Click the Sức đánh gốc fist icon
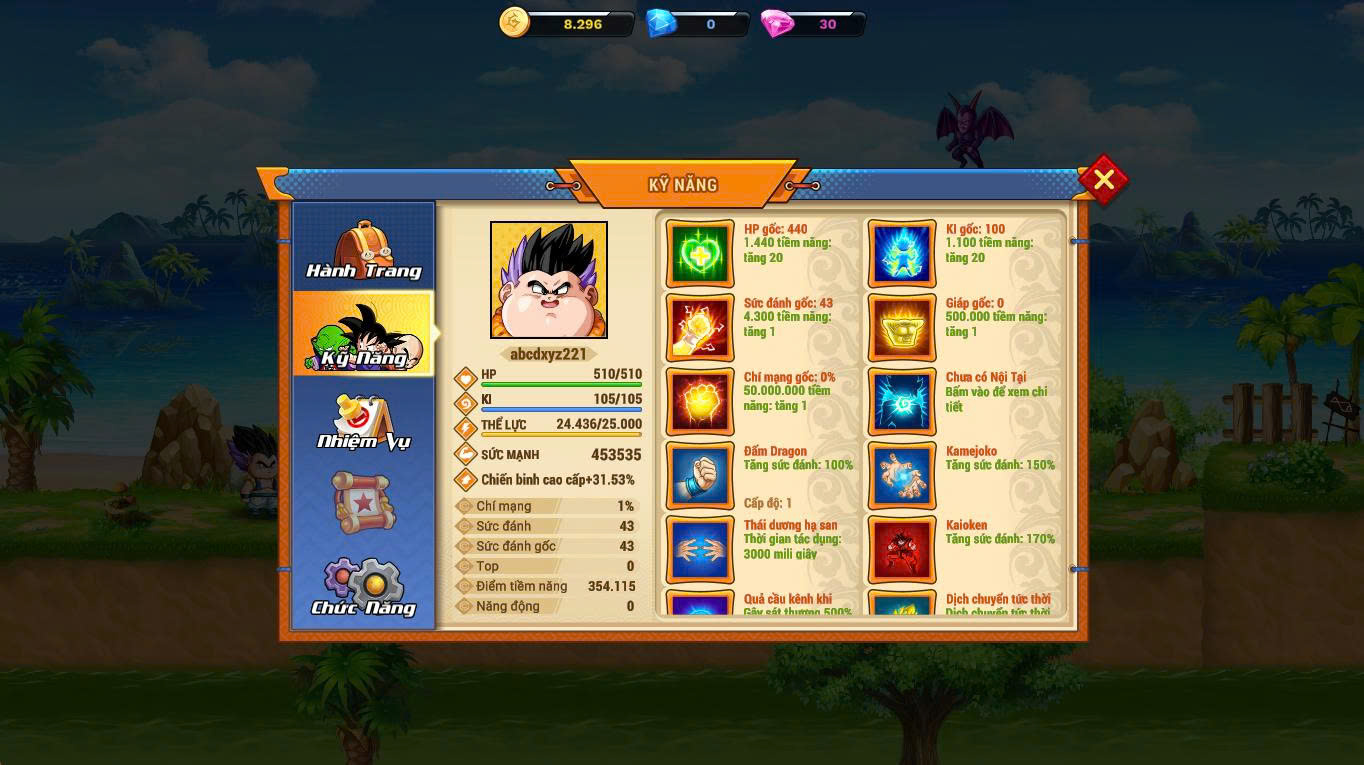This screenshot has width=1364, height=765. pos(700,328)
